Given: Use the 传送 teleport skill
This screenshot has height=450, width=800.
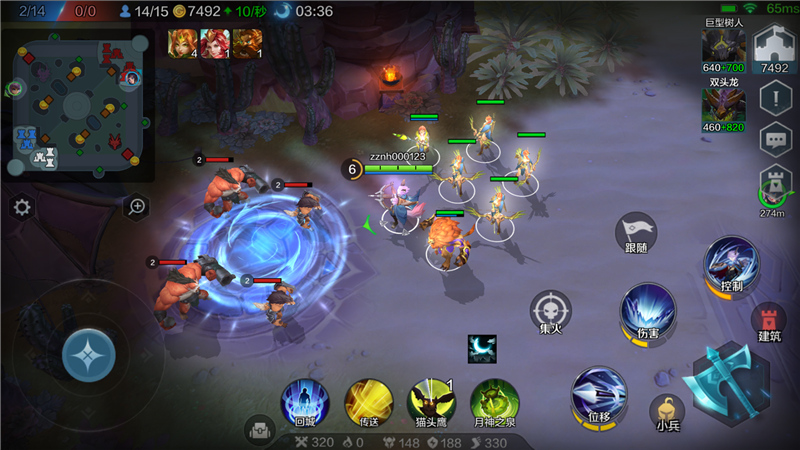Looking at the screenshot, I should pyautogui.click(x=368, y=402).
